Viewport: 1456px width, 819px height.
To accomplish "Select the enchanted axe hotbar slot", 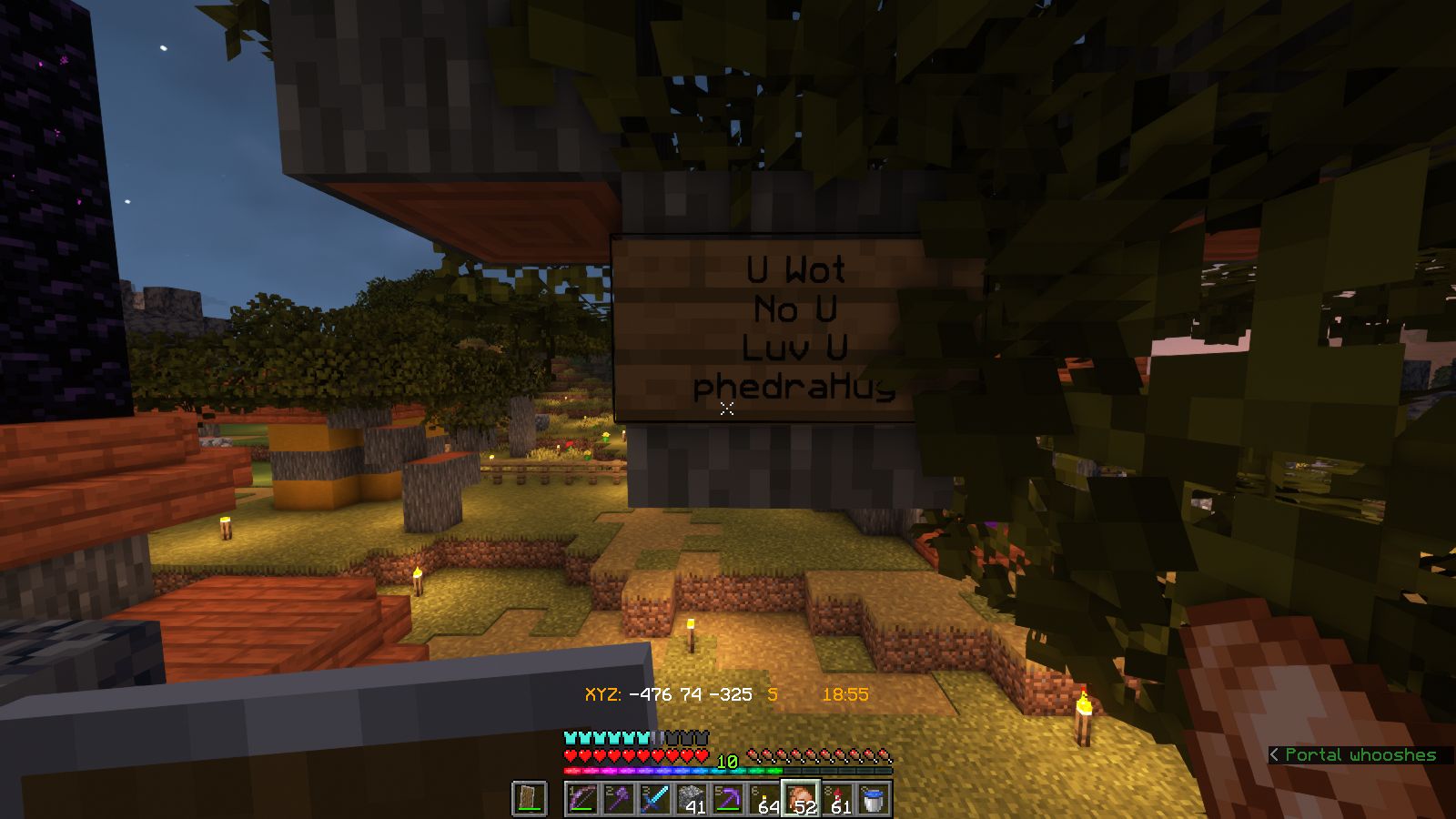I will [619, 799].
